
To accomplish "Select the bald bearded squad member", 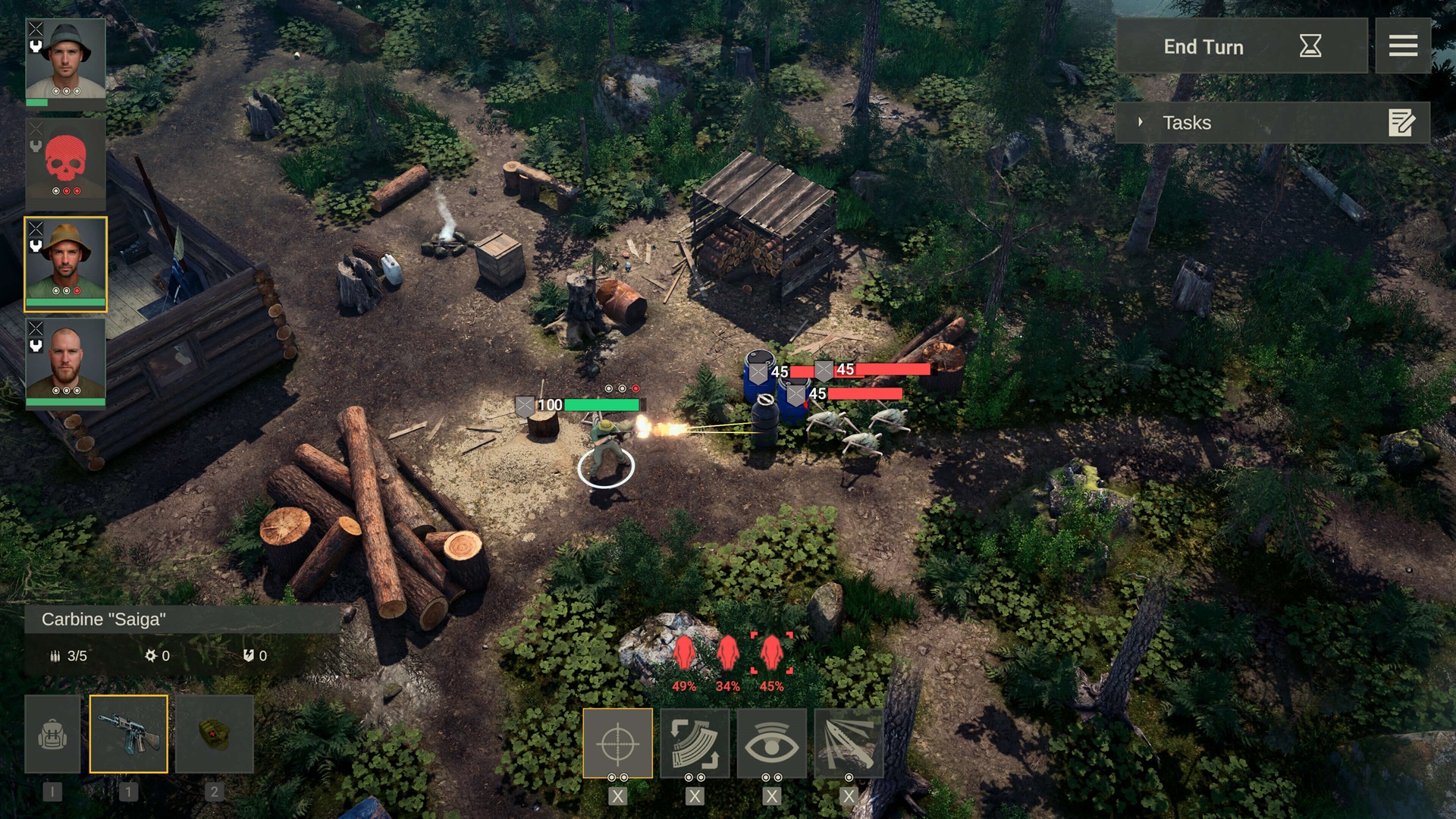I will point(65,362).
